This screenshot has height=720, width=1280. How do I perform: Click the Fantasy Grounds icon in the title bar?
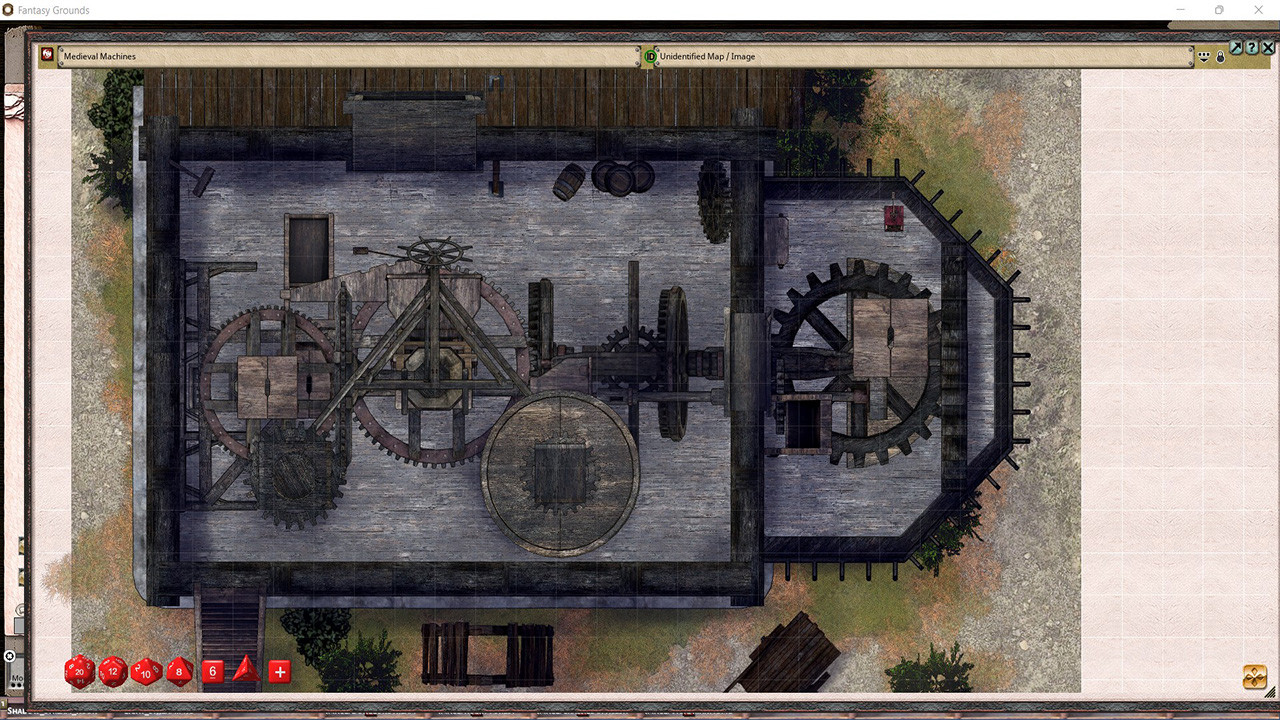click(10, 10)
